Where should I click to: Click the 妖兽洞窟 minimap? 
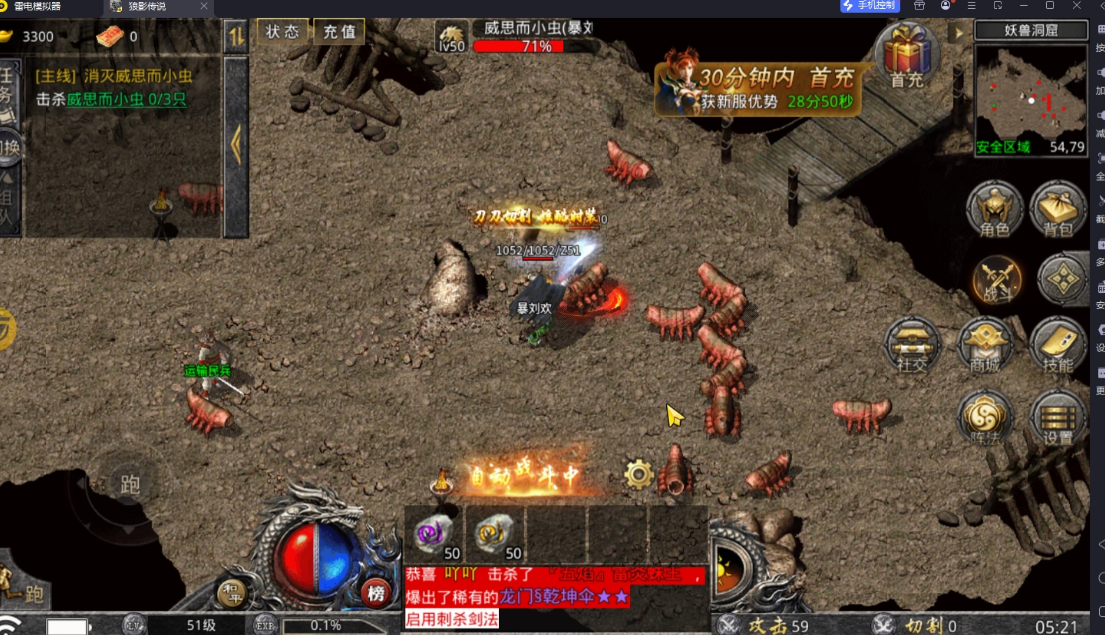[1030, 98]
